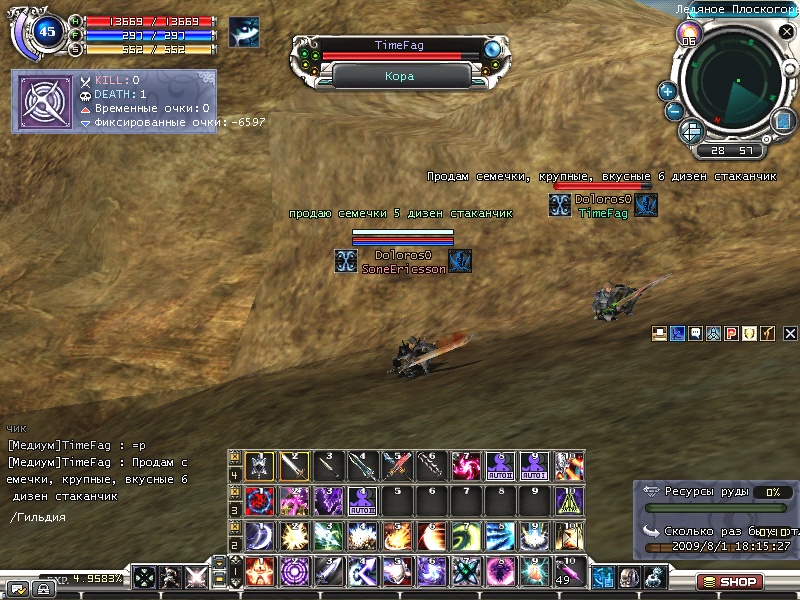The height and width of the screenshot is (600, 800).
Task: Click the Кора button under target name
Action: coord(398,76)
